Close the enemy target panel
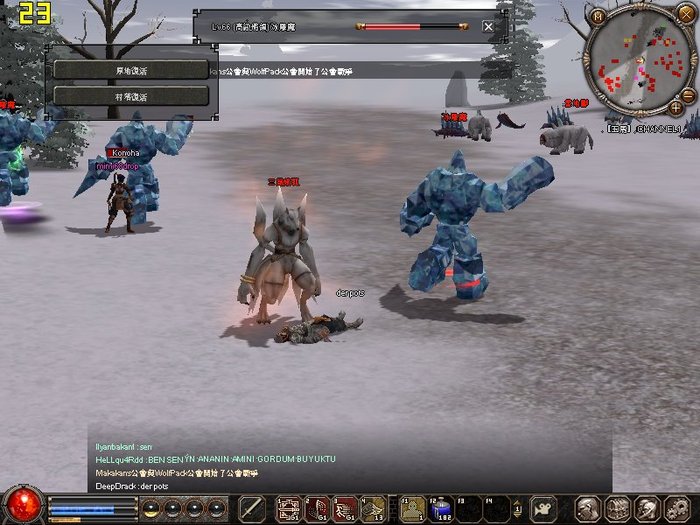 [x=488, y=27]
